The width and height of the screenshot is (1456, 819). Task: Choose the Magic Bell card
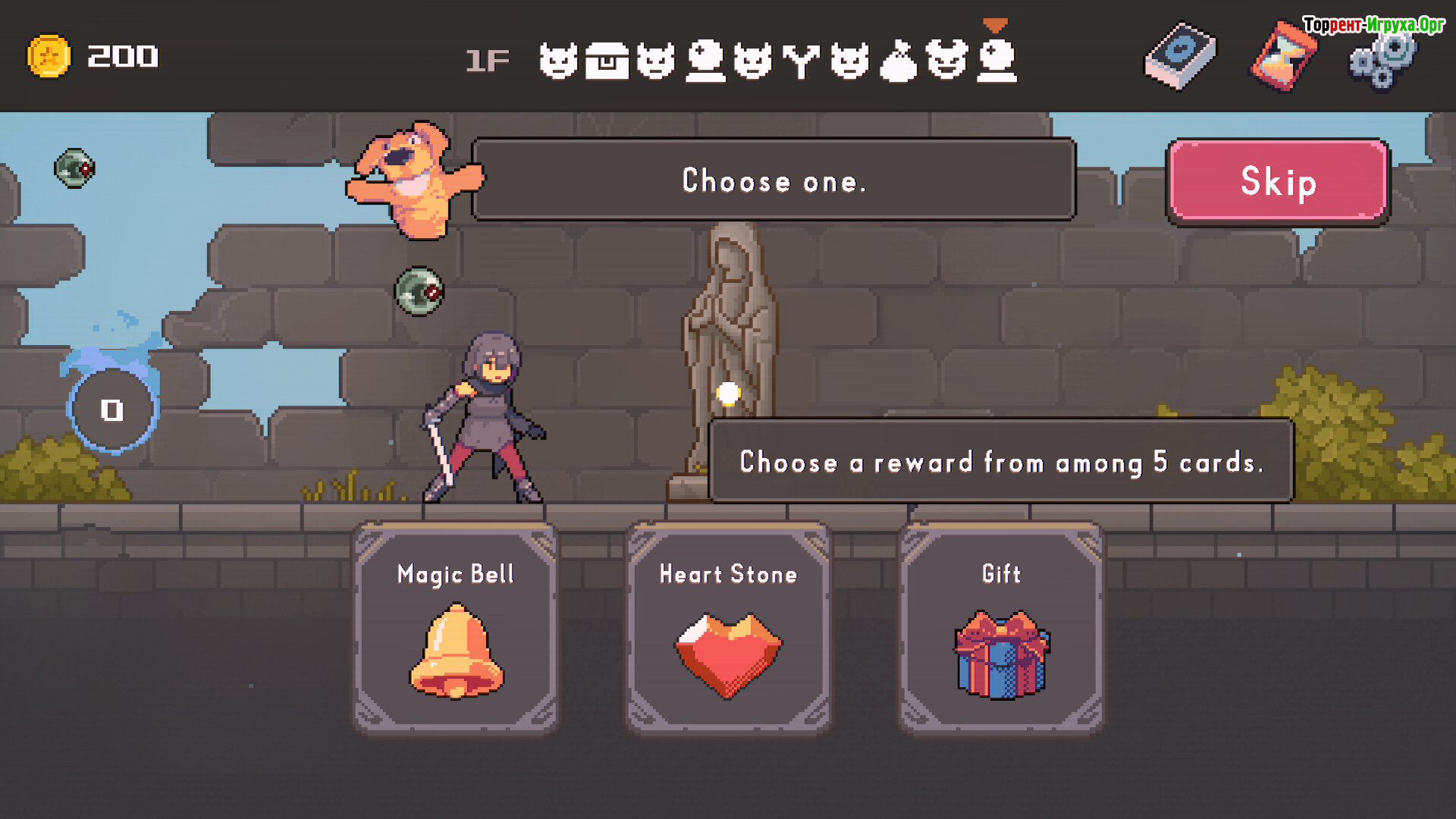[456, 628]
